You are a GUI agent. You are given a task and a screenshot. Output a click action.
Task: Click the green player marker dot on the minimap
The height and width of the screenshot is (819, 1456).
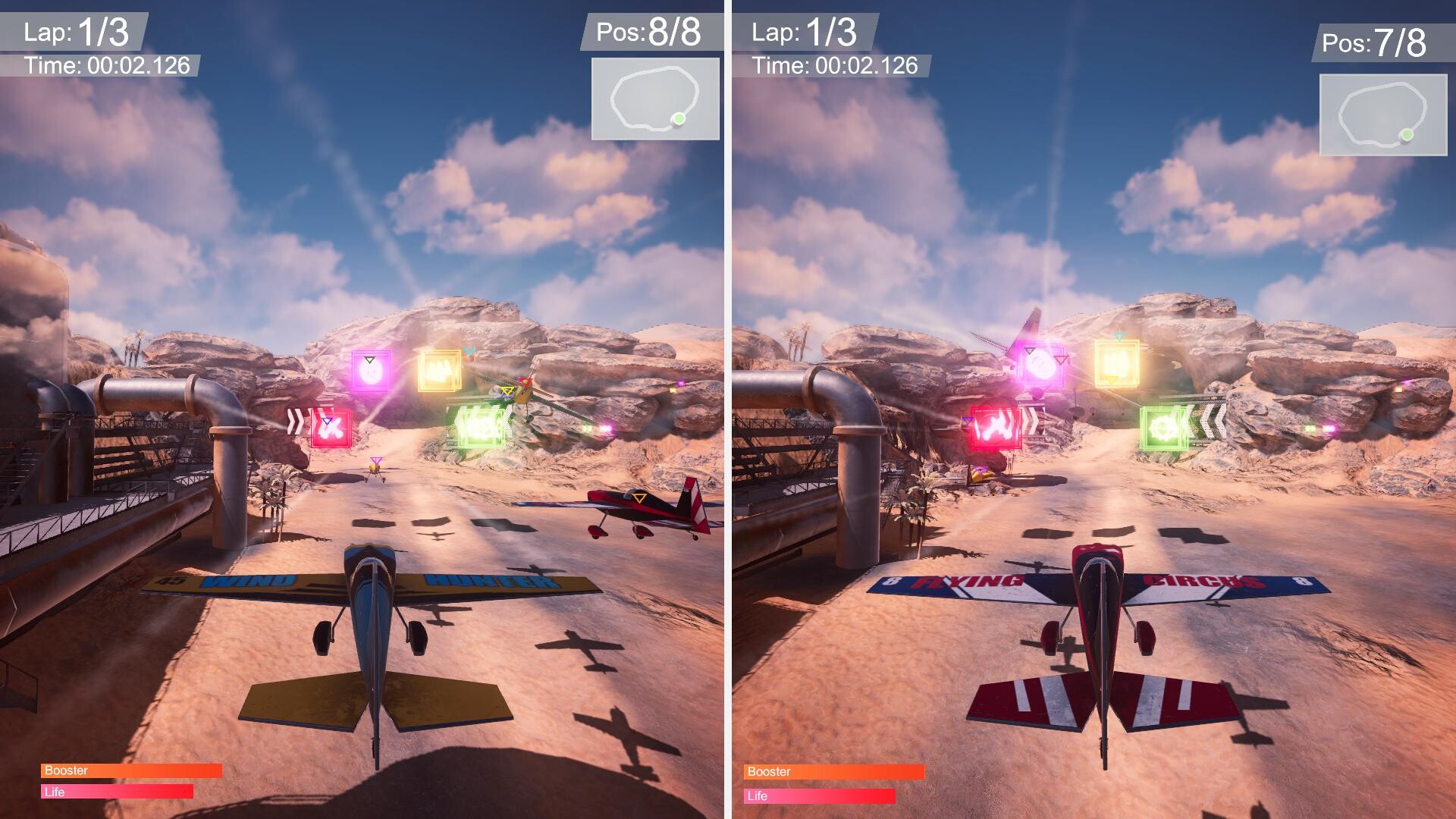(680, 120)
